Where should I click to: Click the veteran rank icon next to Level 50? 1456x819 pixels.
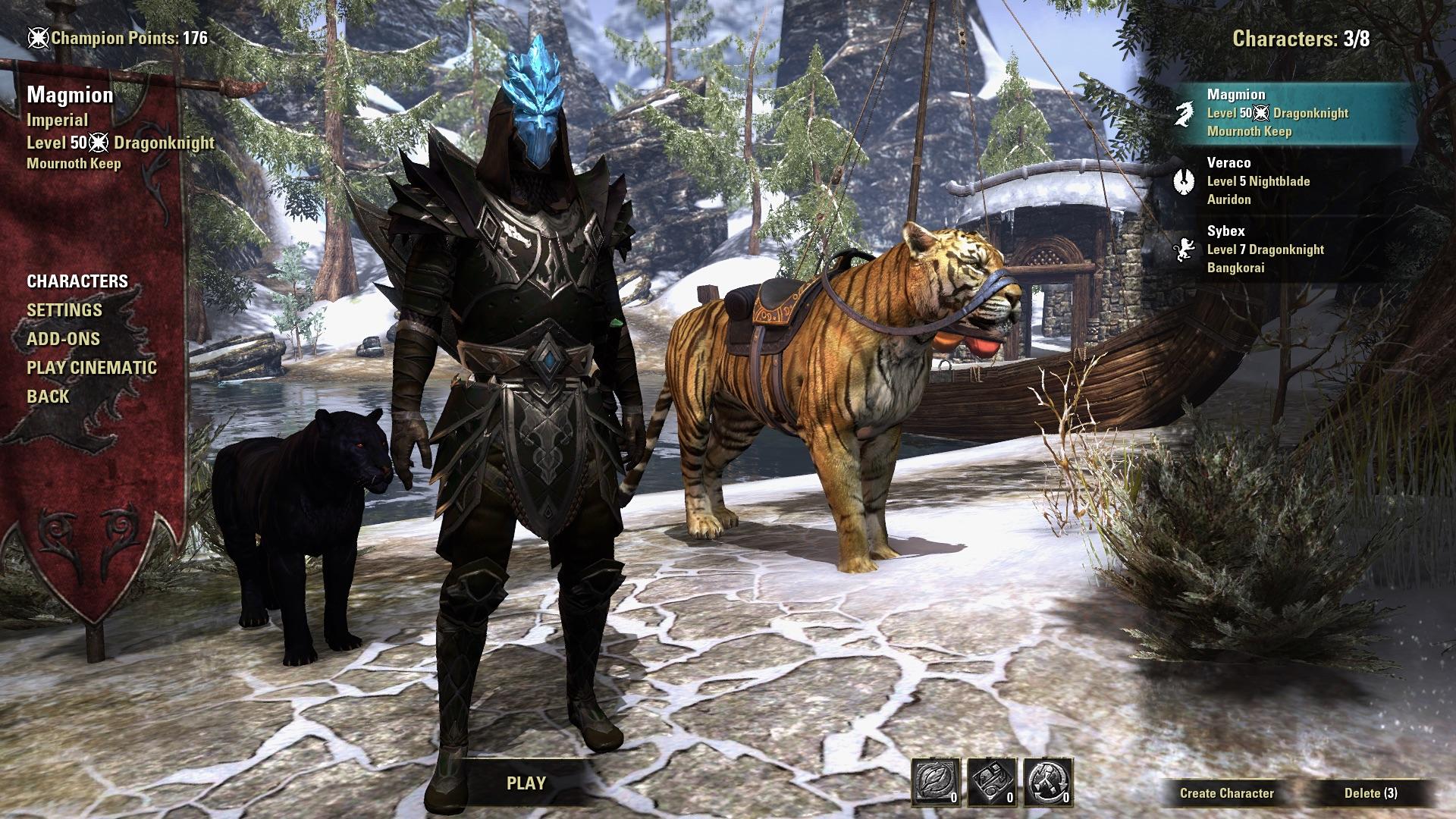(99, 141)
